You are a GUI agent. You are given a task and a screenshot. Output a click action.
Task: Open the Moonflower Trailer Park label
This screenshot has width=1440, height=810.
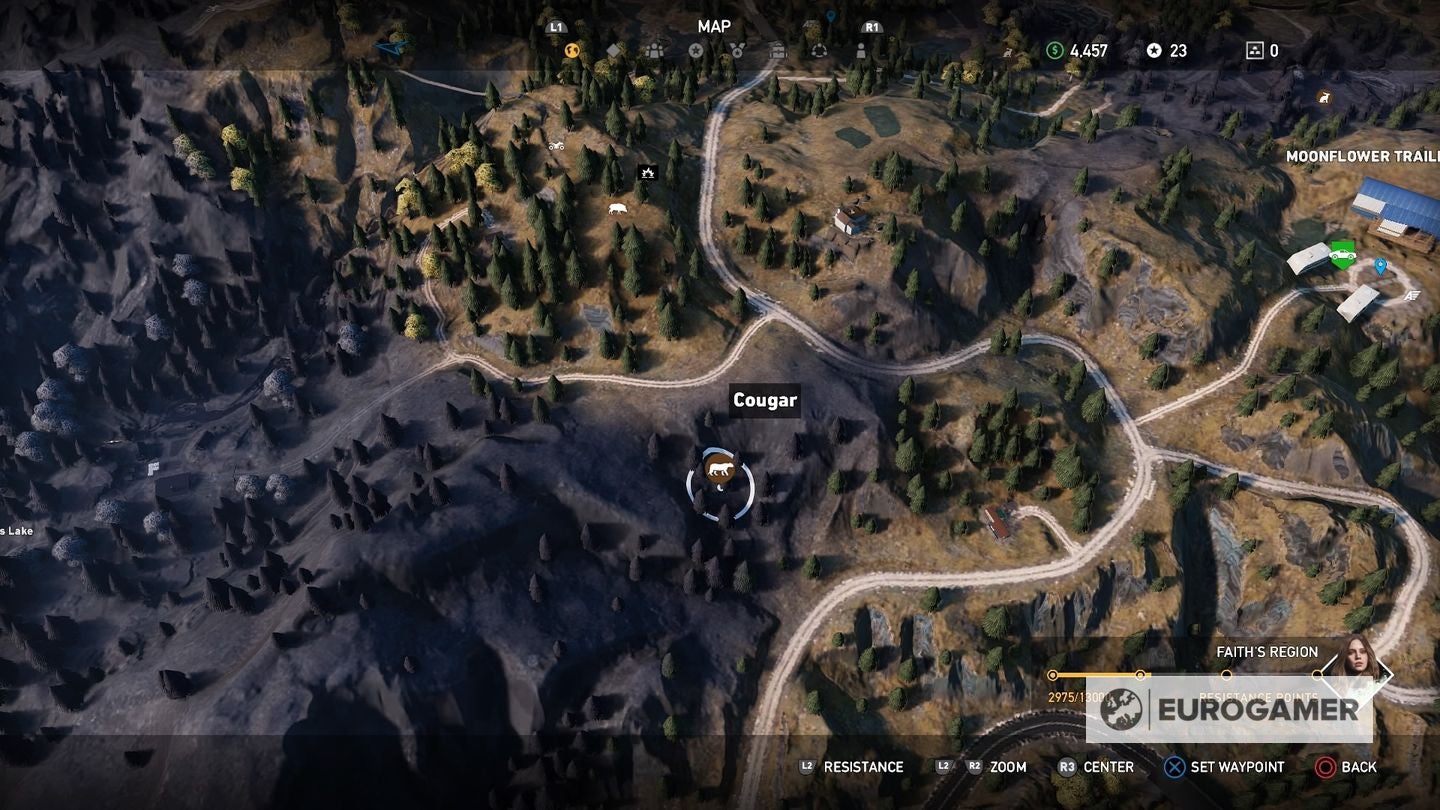click(1360, 157)
